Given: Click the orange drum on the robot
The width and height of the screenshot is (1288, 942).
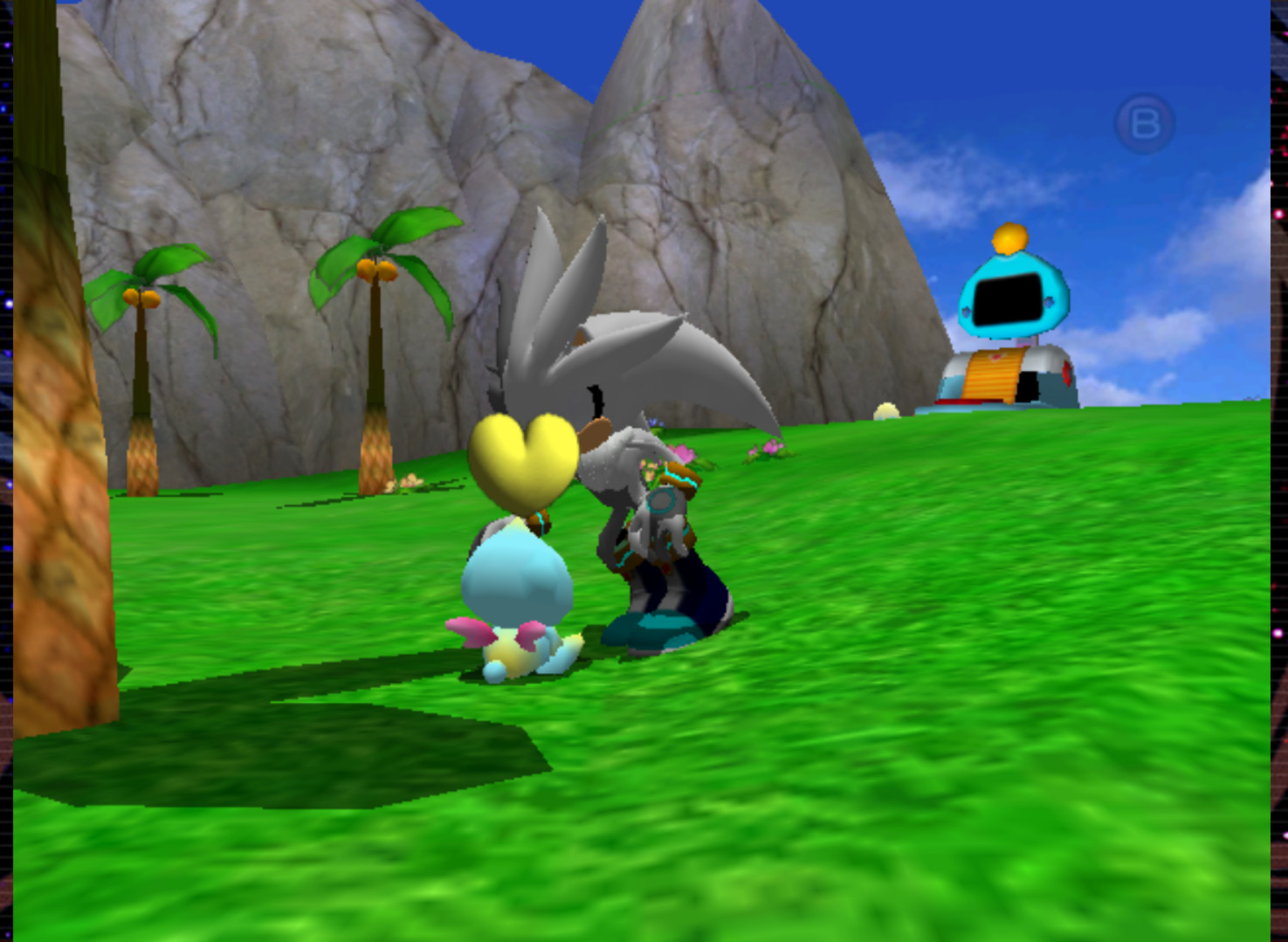Looking at the screenshot, I should [995, 375].
